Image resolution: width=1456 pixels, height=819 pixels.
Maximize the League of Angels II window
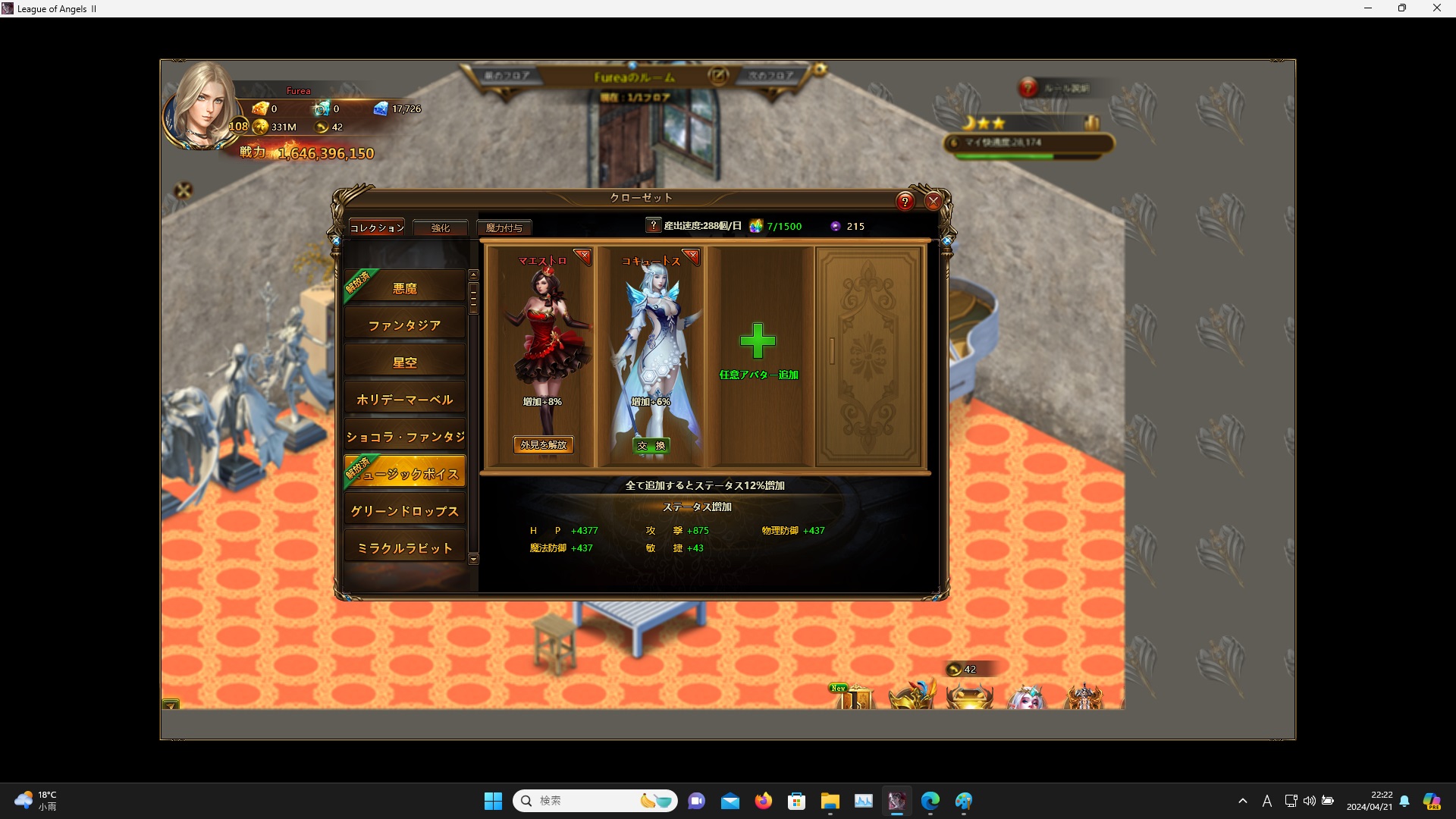coord(1402,8)
